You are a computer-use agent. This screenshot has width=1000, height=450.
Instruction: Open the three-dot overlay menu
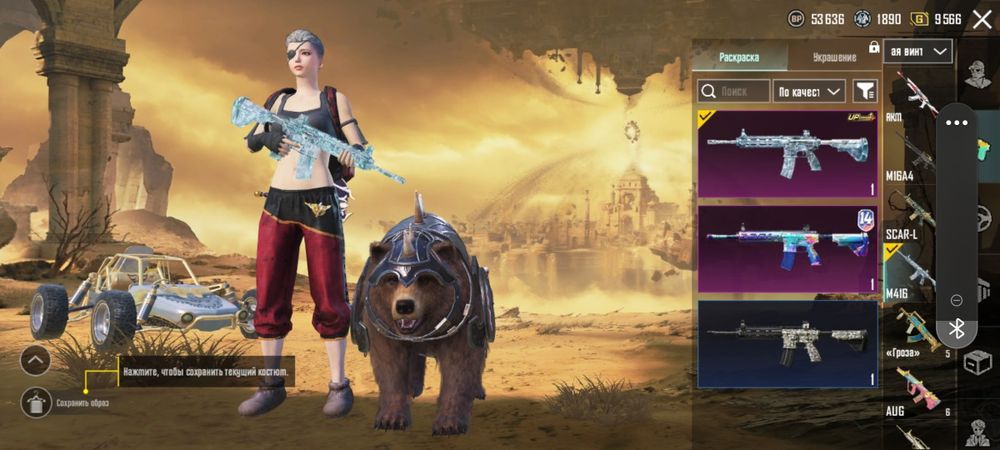tap(957, 122)
